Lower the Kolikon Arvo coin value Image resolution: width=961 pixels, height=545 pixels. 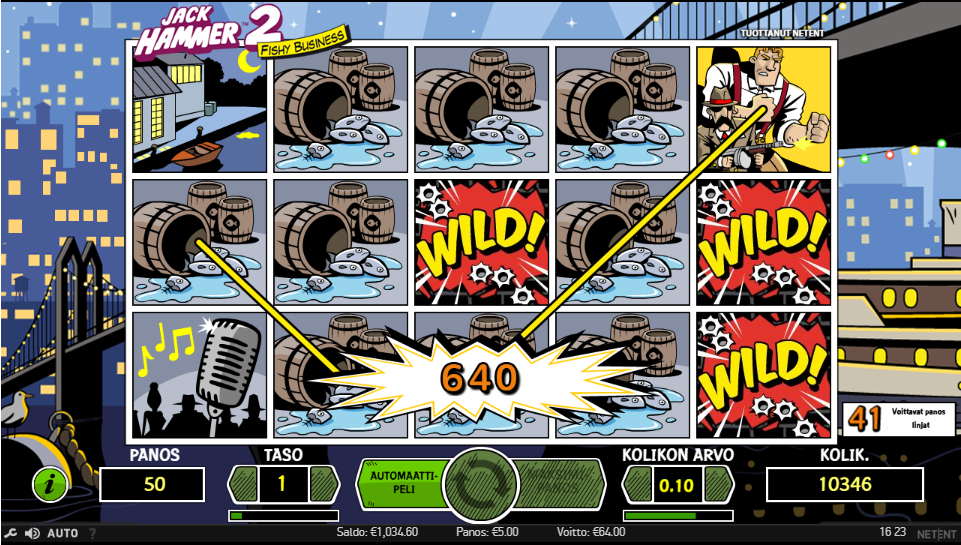pos(637,484)
